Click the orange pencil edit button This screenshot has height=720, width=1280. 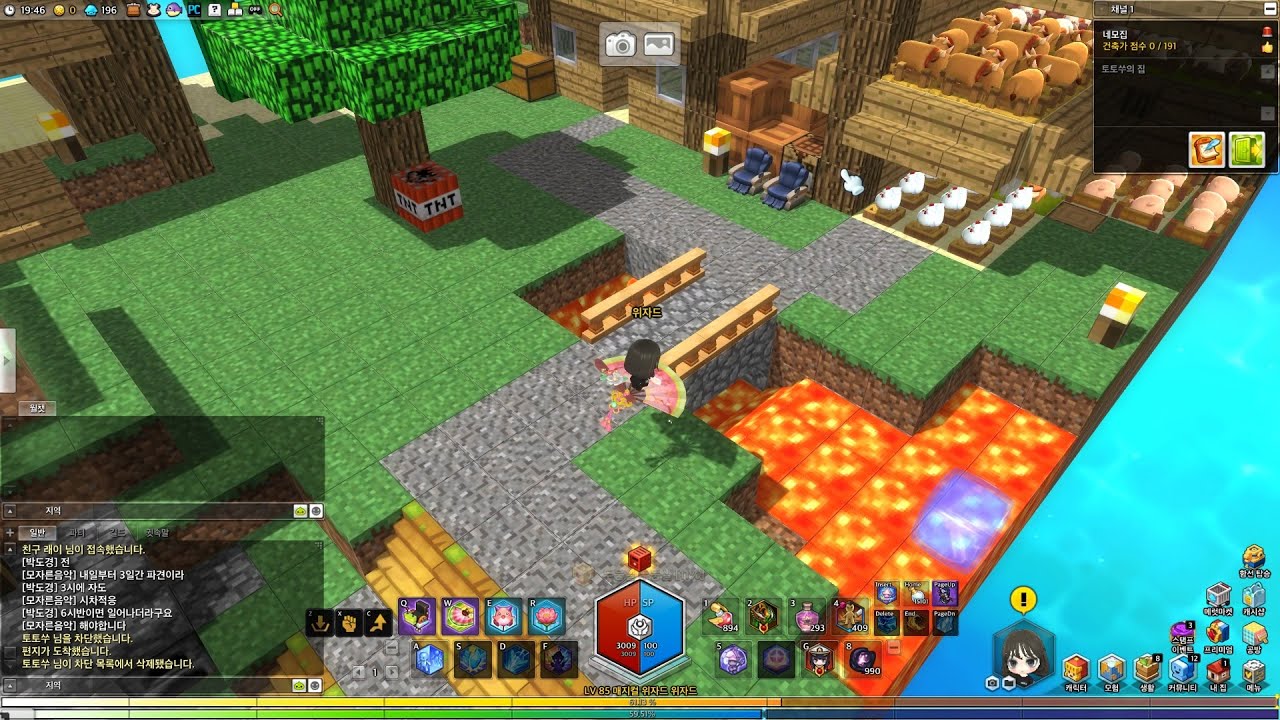pyautogui.click(x=1207, y=149)
